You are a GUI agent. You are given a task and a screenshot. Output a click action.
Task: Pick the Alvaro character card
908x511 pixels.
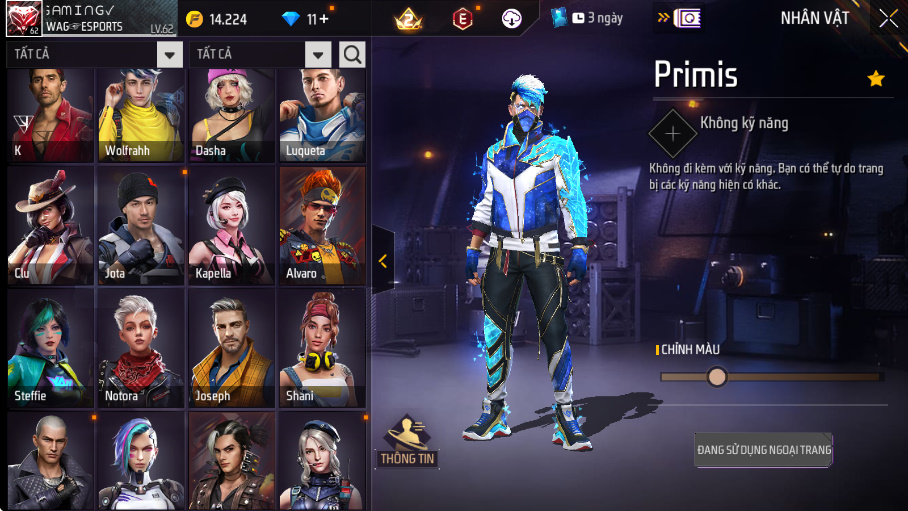(321, 225)
